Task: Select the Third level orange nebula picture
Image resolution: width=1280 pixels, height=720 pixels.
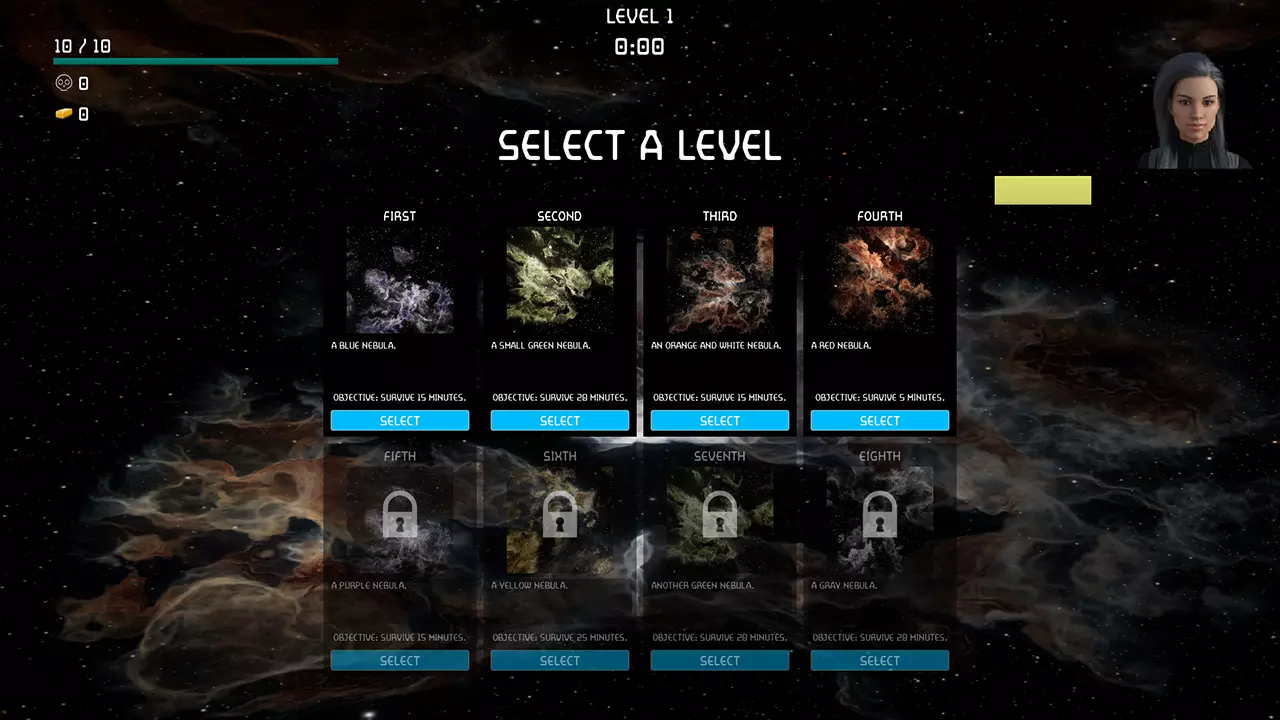Action: point(720,280)
